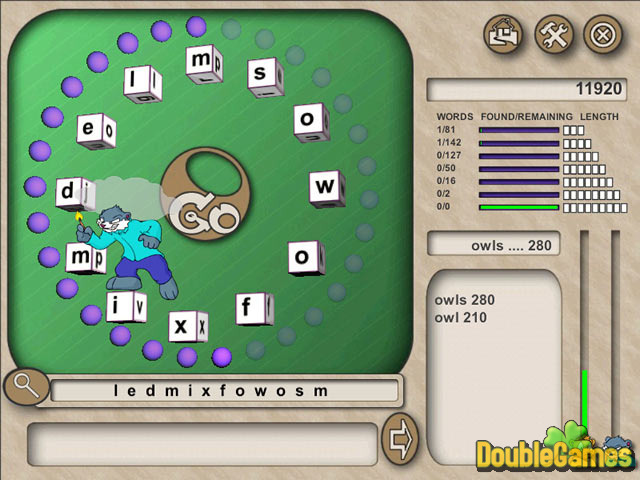The image size is (640, 480).
Task: Choose the letter W die
Action: [x=327, y=188]
